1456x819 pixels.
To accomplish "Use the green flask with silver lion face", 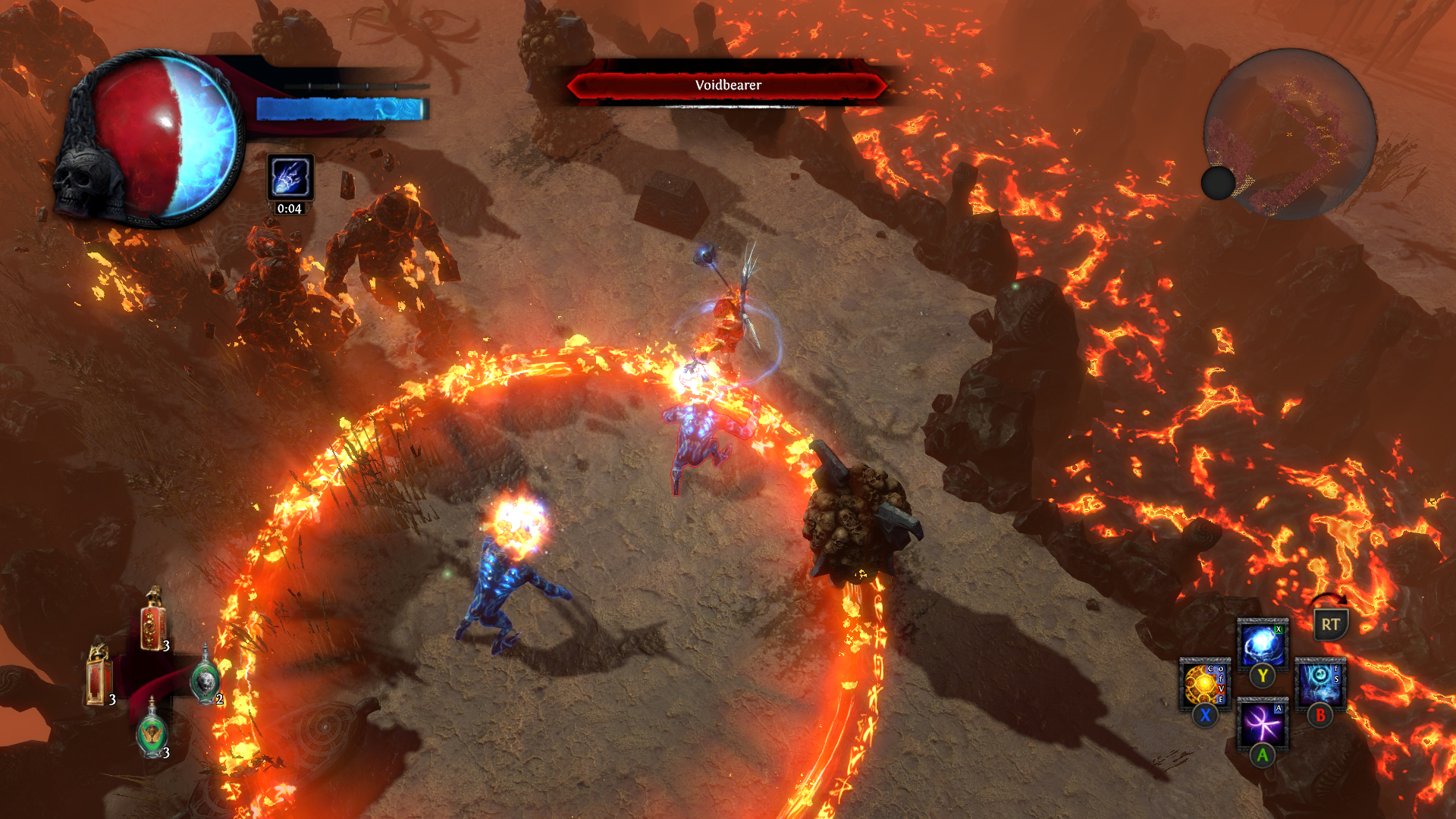I will [x=205, y=679].
